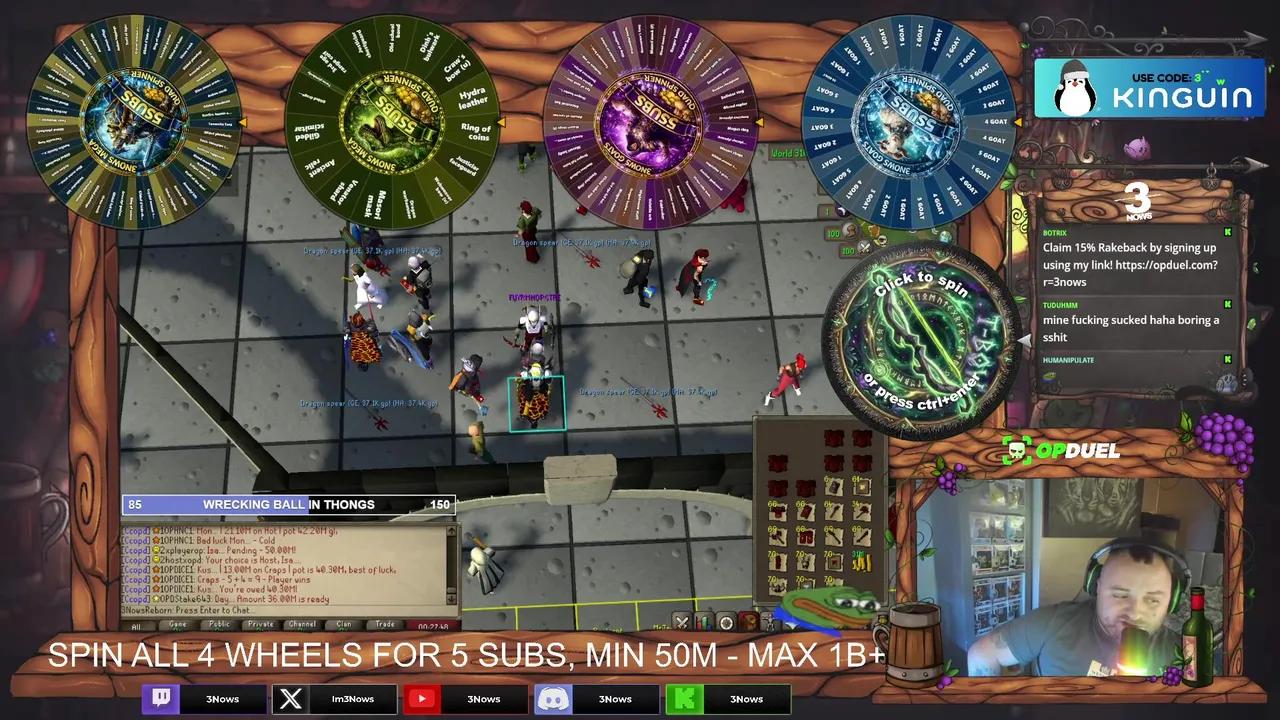Click the X icon next to Im3Nows
1280x720 pixels.
[293, 699]
